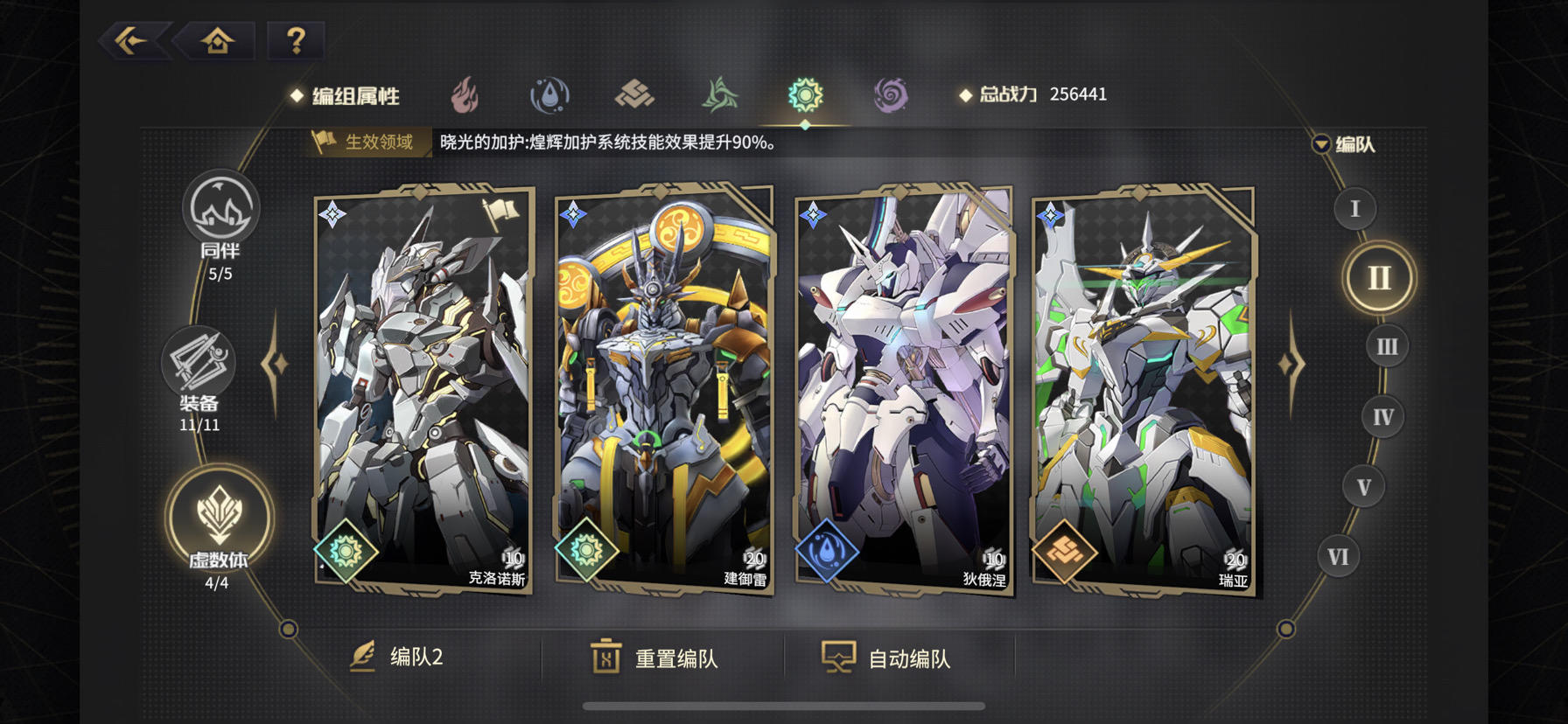This screenshot has width=1568, height=724.
Task: Click the dark element attribute icon
Action: coord(890,94)
